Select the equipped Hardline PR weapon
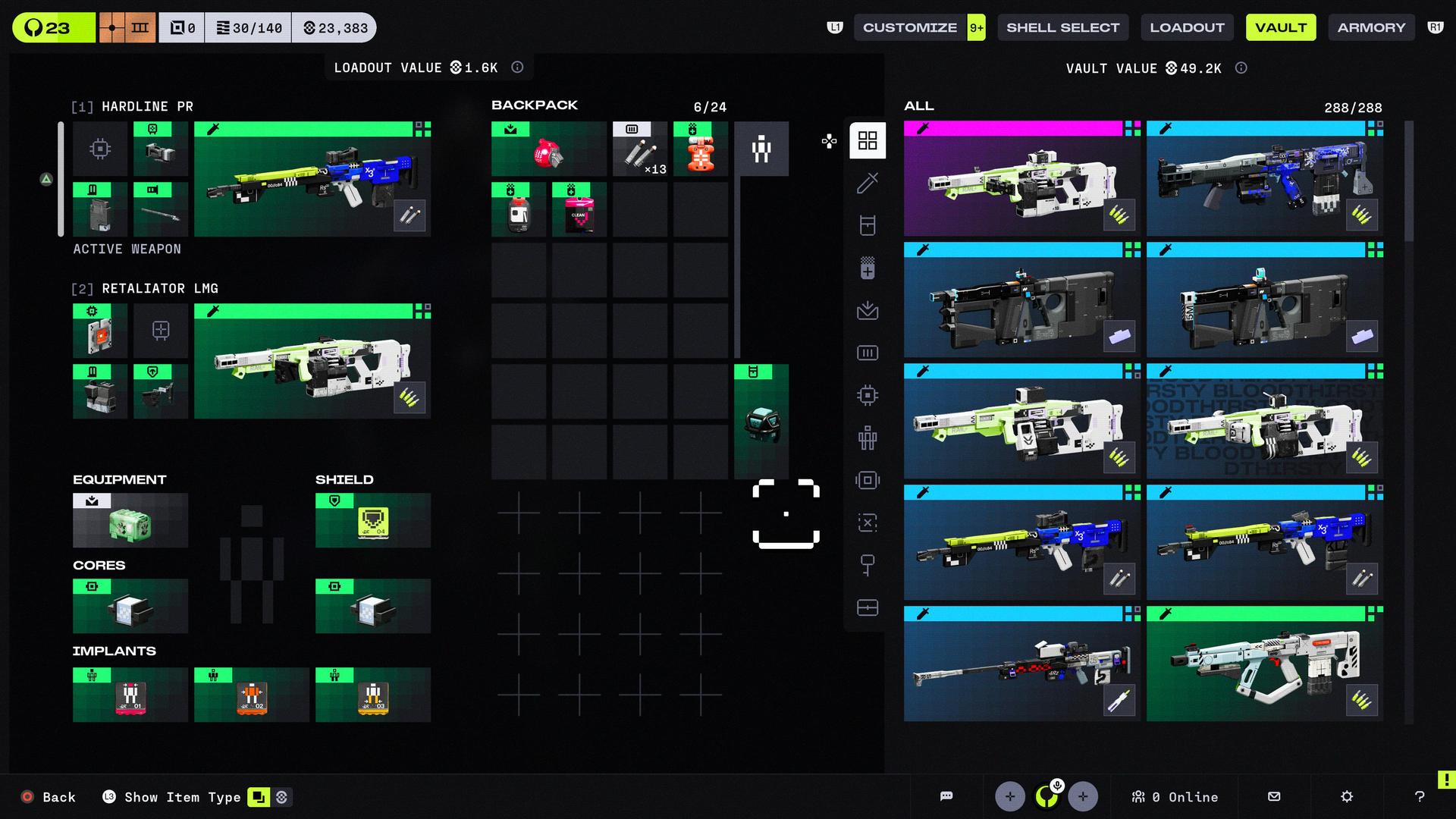 point(312,180)
